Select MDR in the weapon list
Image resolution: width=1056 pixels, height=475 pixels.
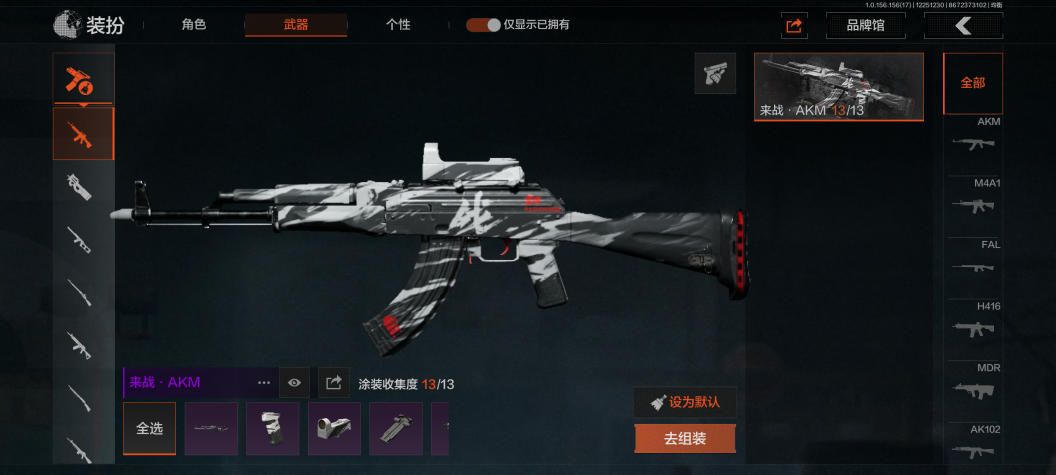click(974, 384)
